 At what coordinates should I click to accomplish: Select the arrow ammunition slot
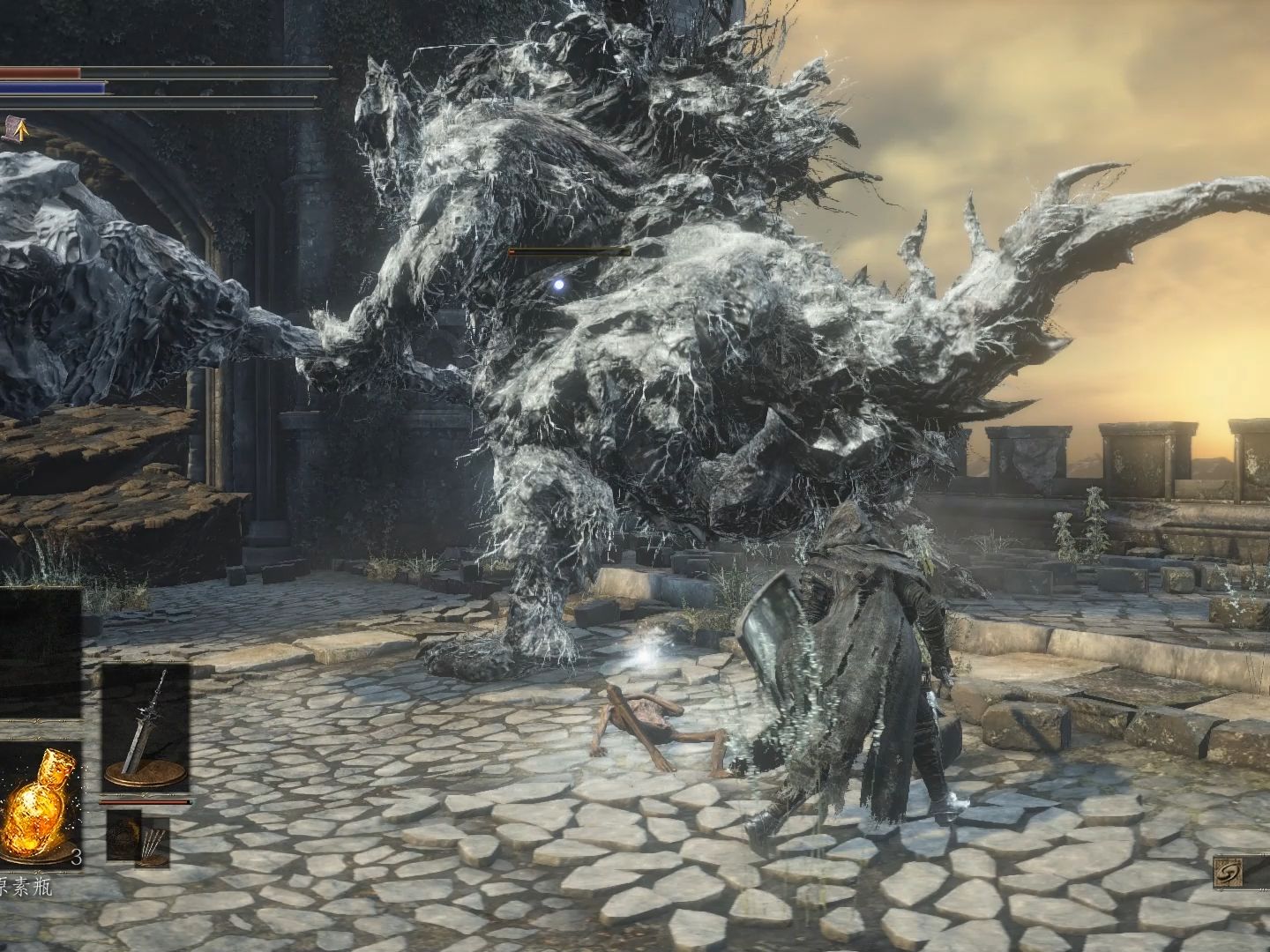click(139, 837)
